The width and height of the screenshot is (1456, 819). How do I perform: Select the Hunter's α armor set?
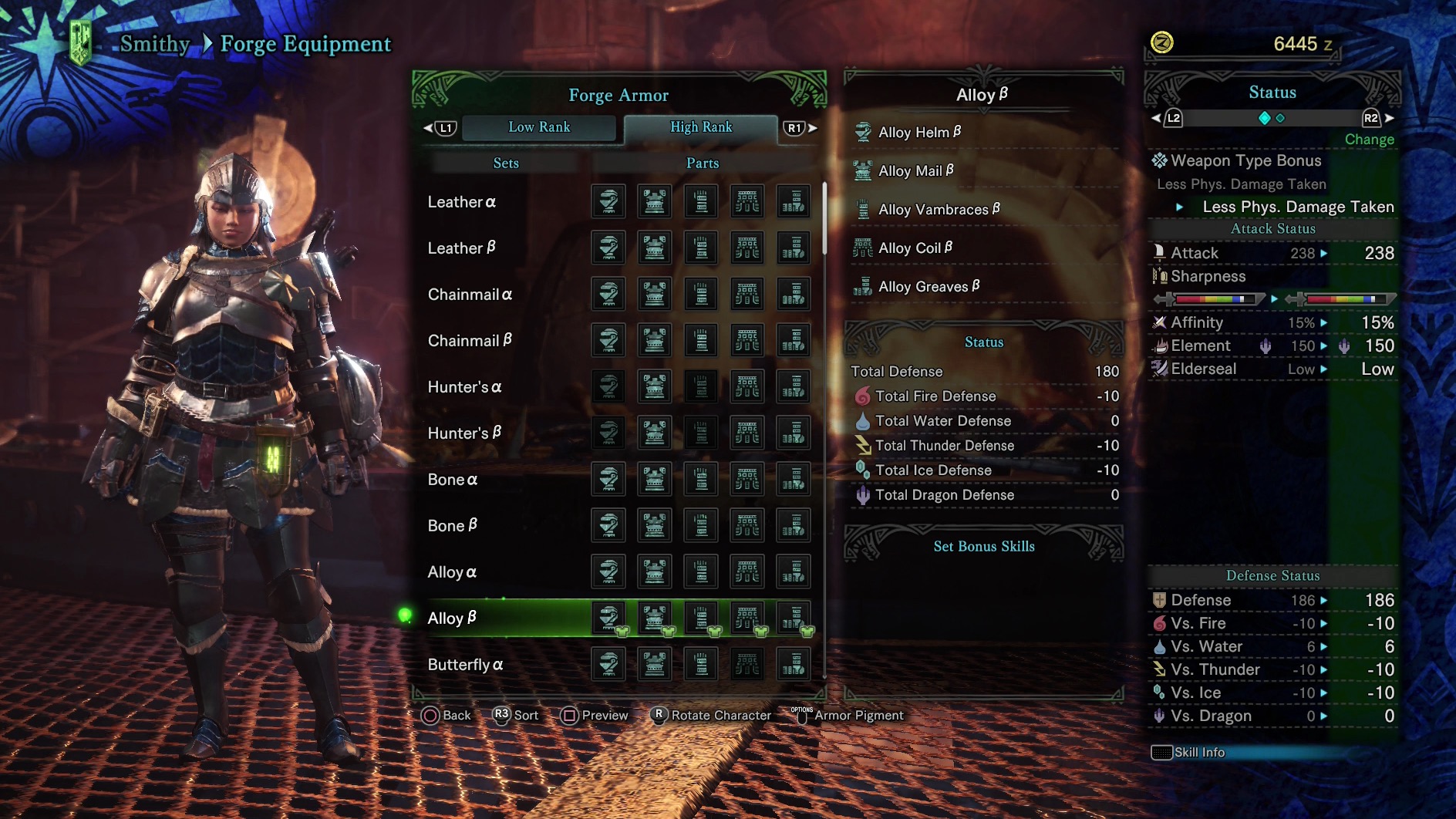pos(465,387)
